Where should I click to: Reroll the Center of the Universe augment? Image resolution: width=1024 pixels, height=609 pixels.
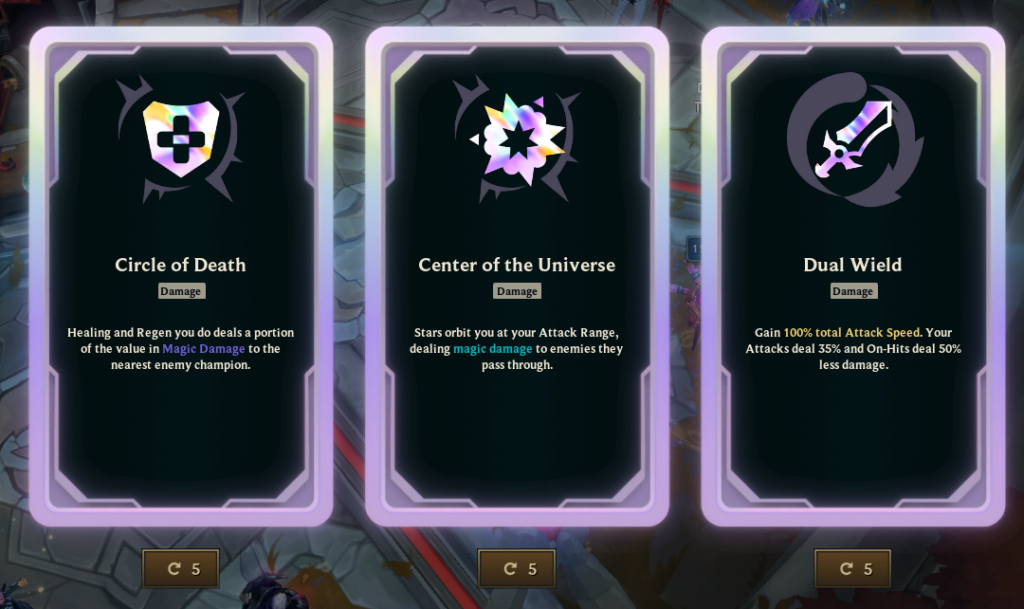[517, 569]
